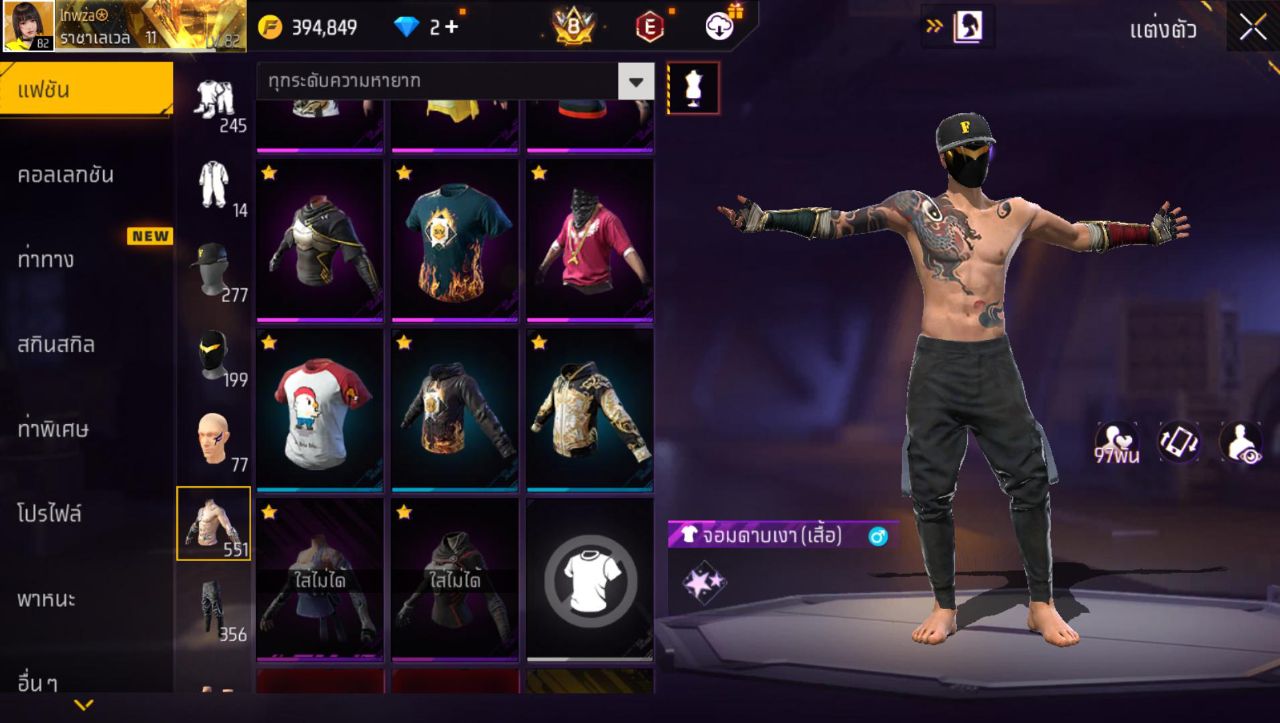Select the currently equipped shirt category showing 551

[213, 523]
